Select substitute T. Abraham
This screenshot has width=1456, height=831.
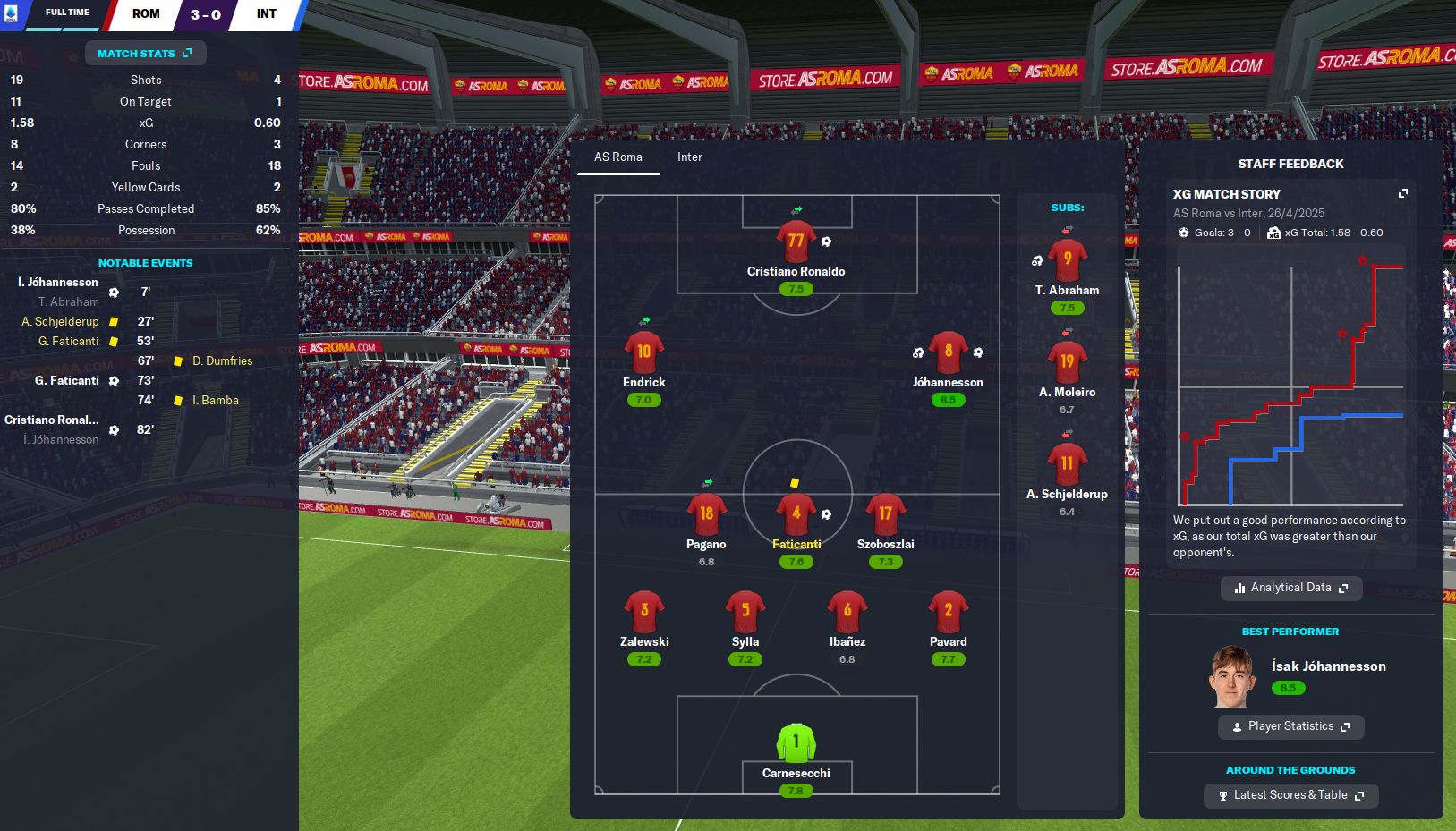[x=1067, y=261]
